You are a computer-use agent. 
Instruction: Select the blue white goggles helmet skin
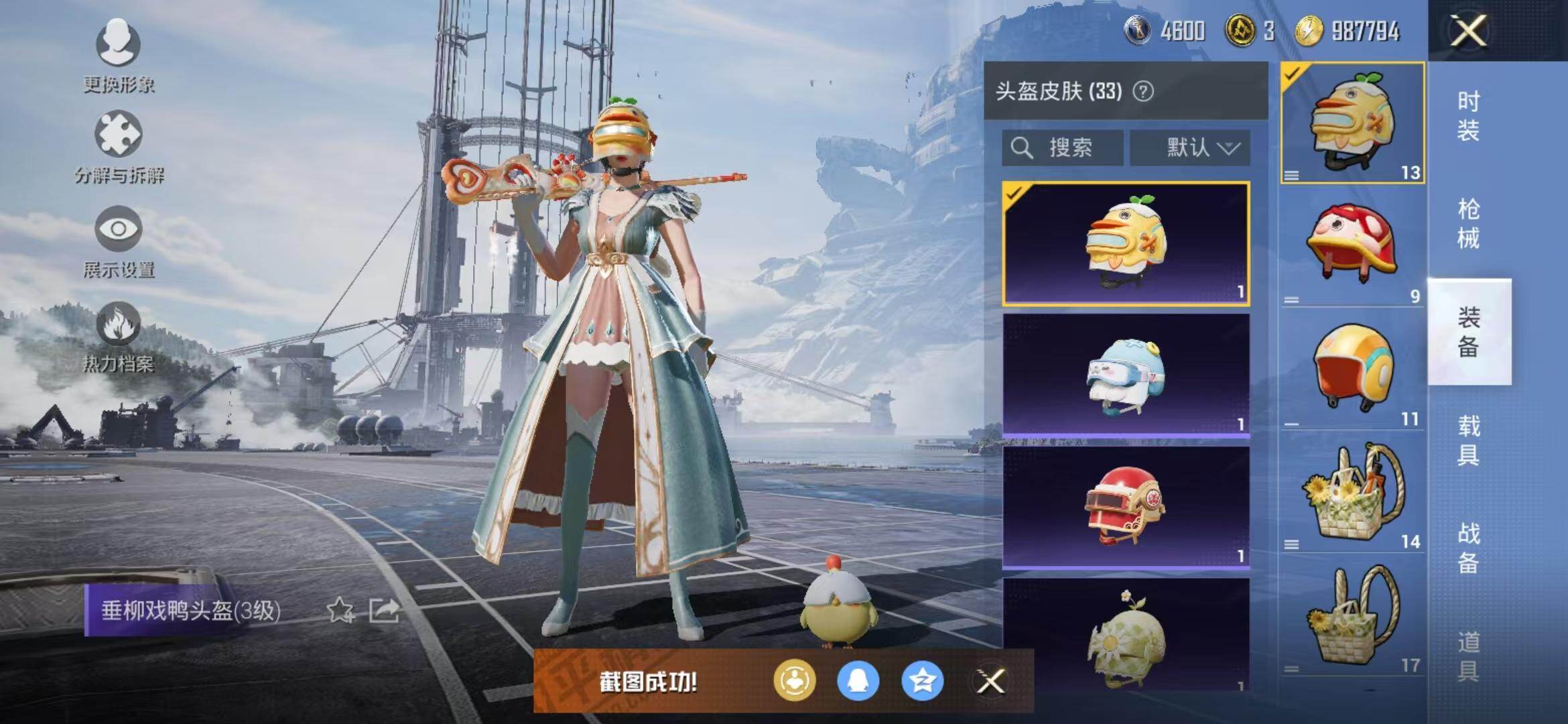pos(1126,375)
